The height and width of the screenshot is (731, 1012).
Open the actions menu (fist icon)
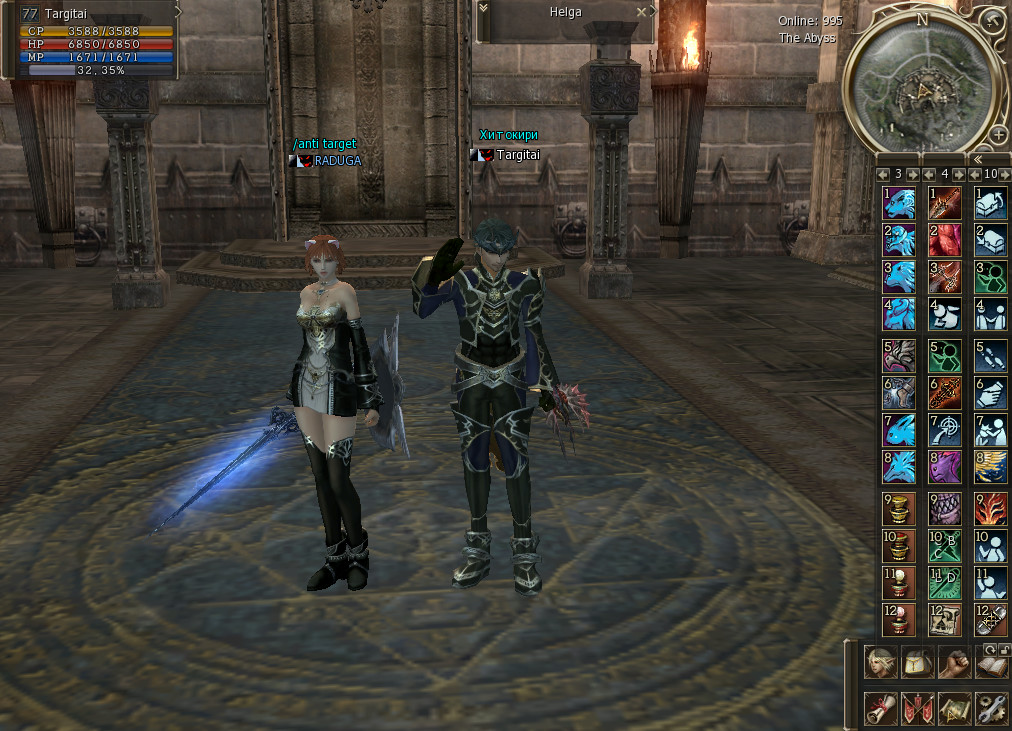953,661
